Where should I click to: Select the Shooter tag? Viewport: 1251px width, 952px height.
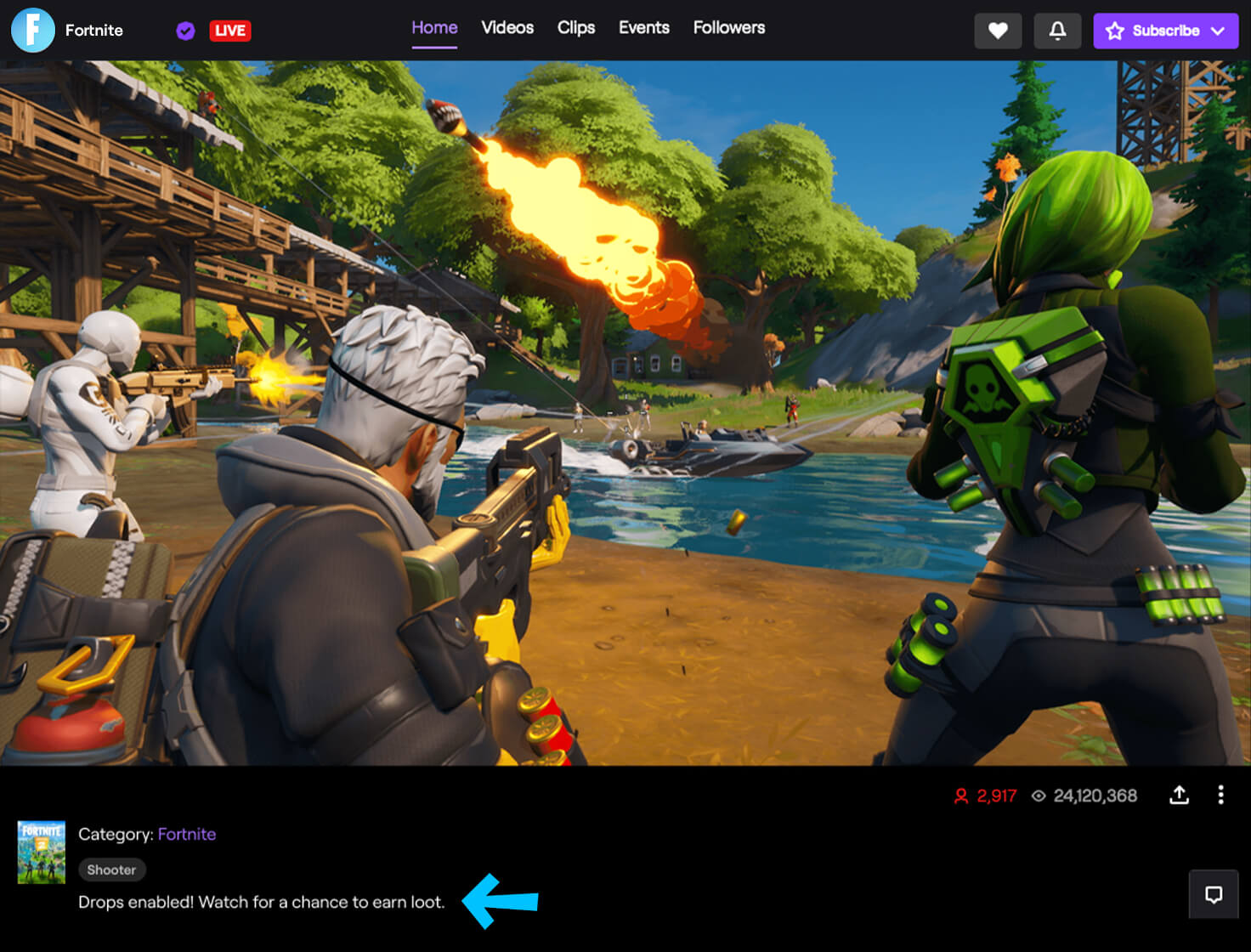(x=111, y=870)
